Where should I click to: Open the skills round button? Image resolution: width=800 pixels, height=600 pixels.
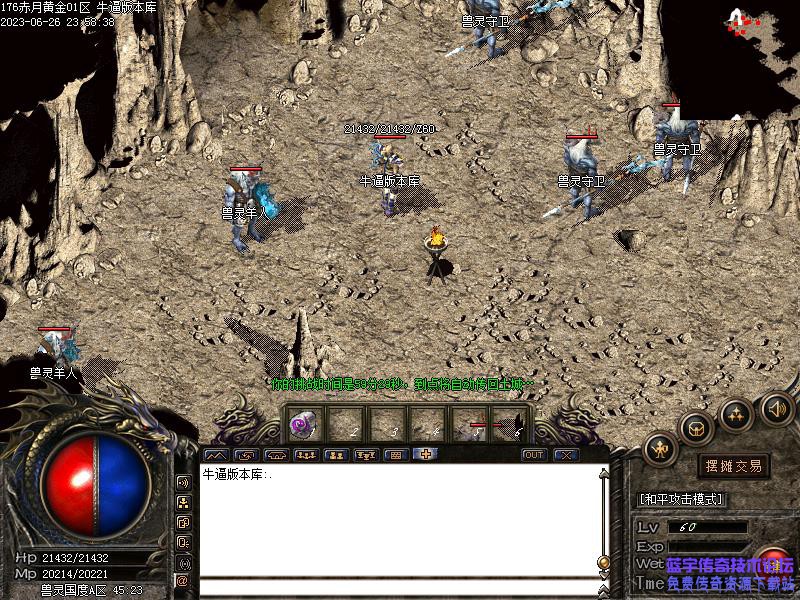coord(737,414)
